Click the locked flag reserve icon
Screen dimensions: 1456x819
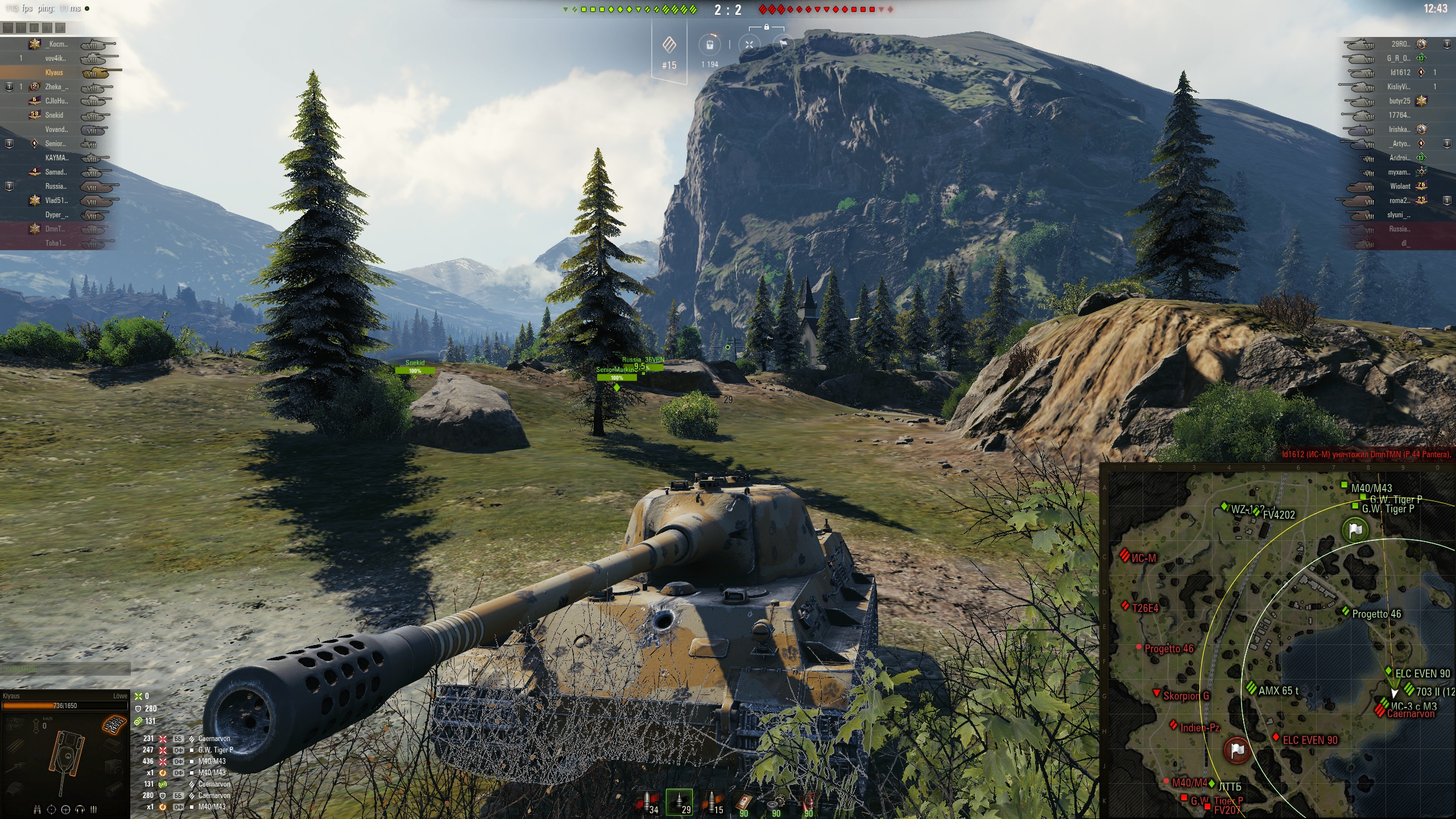tap(783, 44)
